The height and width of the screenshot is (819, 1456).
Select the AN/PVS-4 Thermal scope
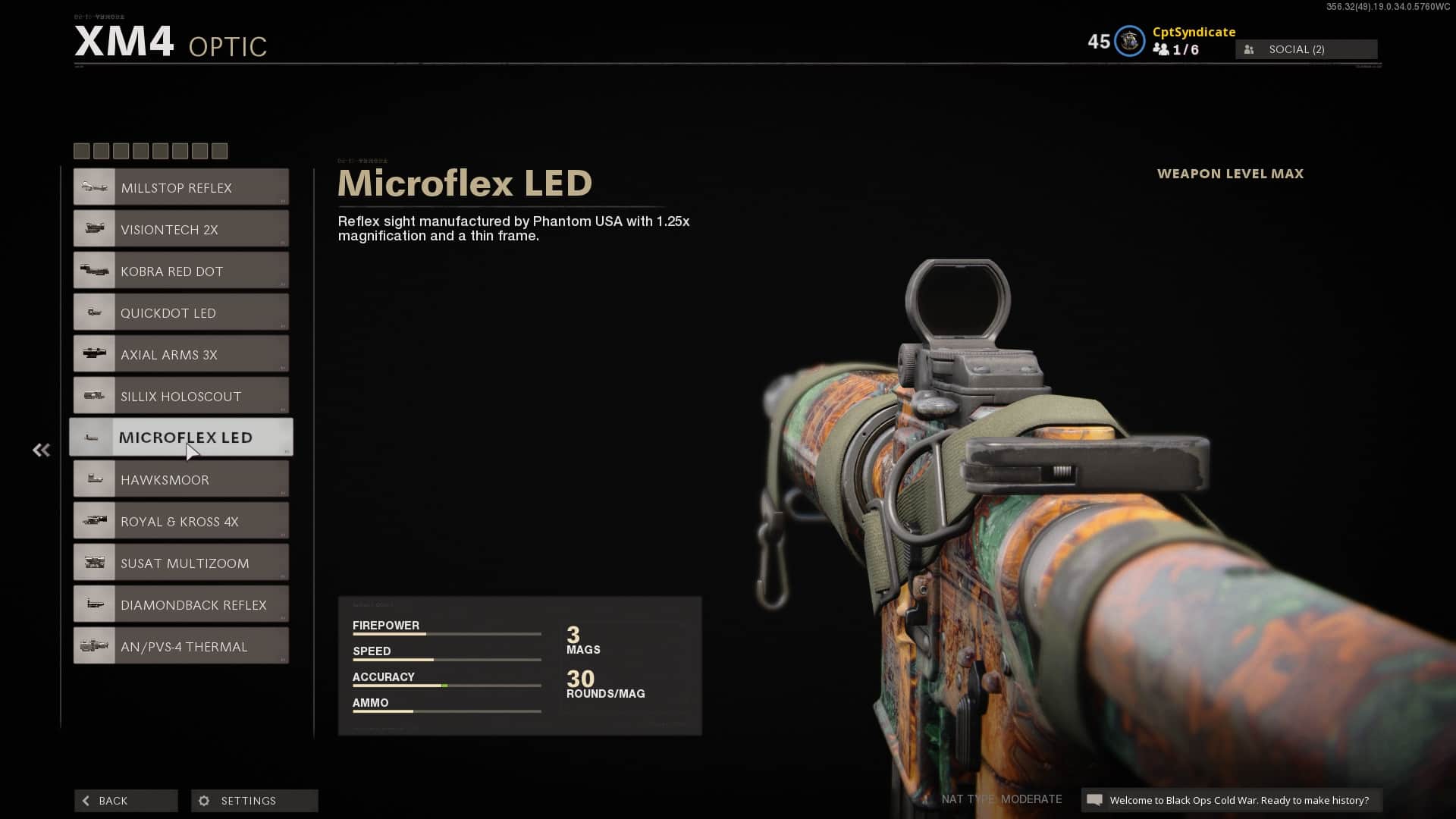point(180,646)
